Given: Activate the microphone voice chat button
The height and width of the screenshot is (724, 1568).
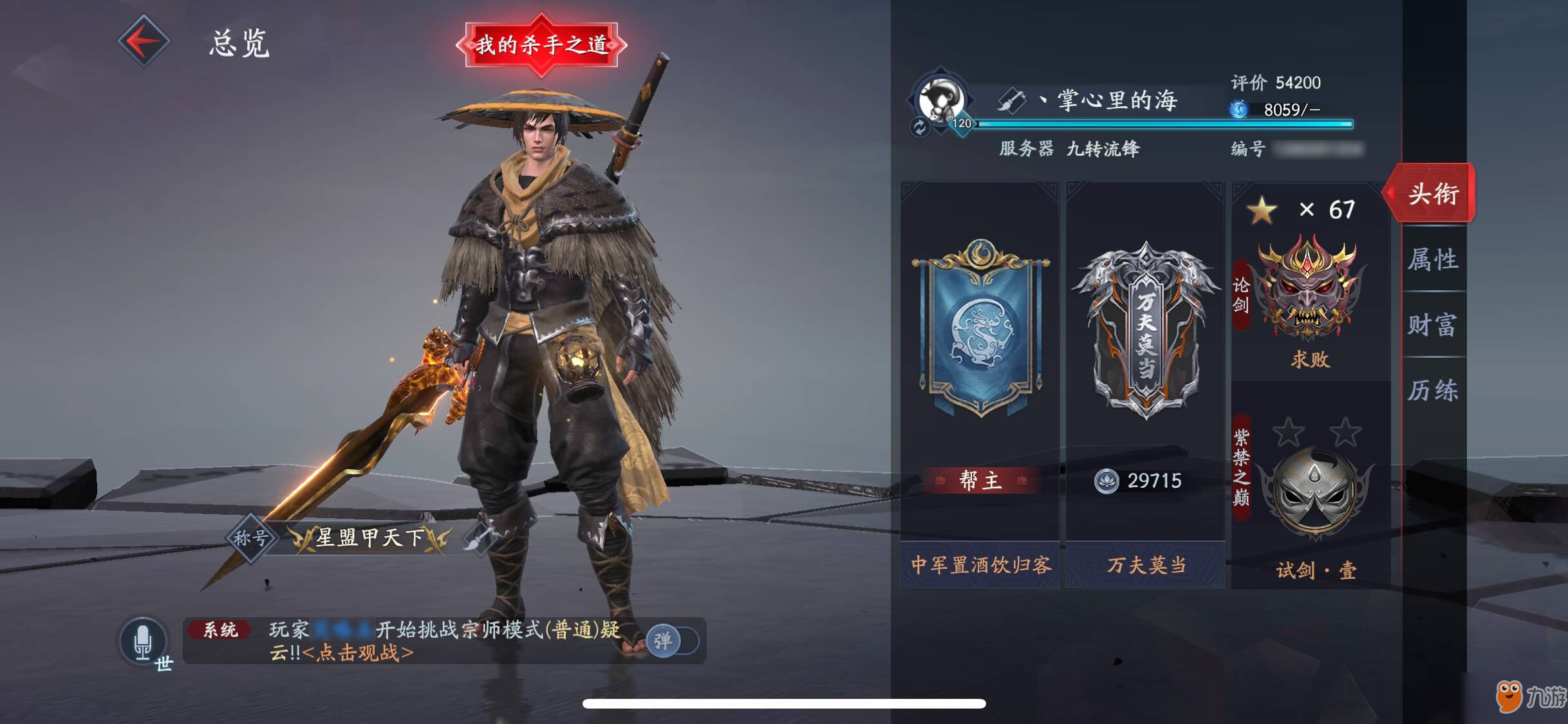Looking at the screenshot, I should [x=143, y=641].
